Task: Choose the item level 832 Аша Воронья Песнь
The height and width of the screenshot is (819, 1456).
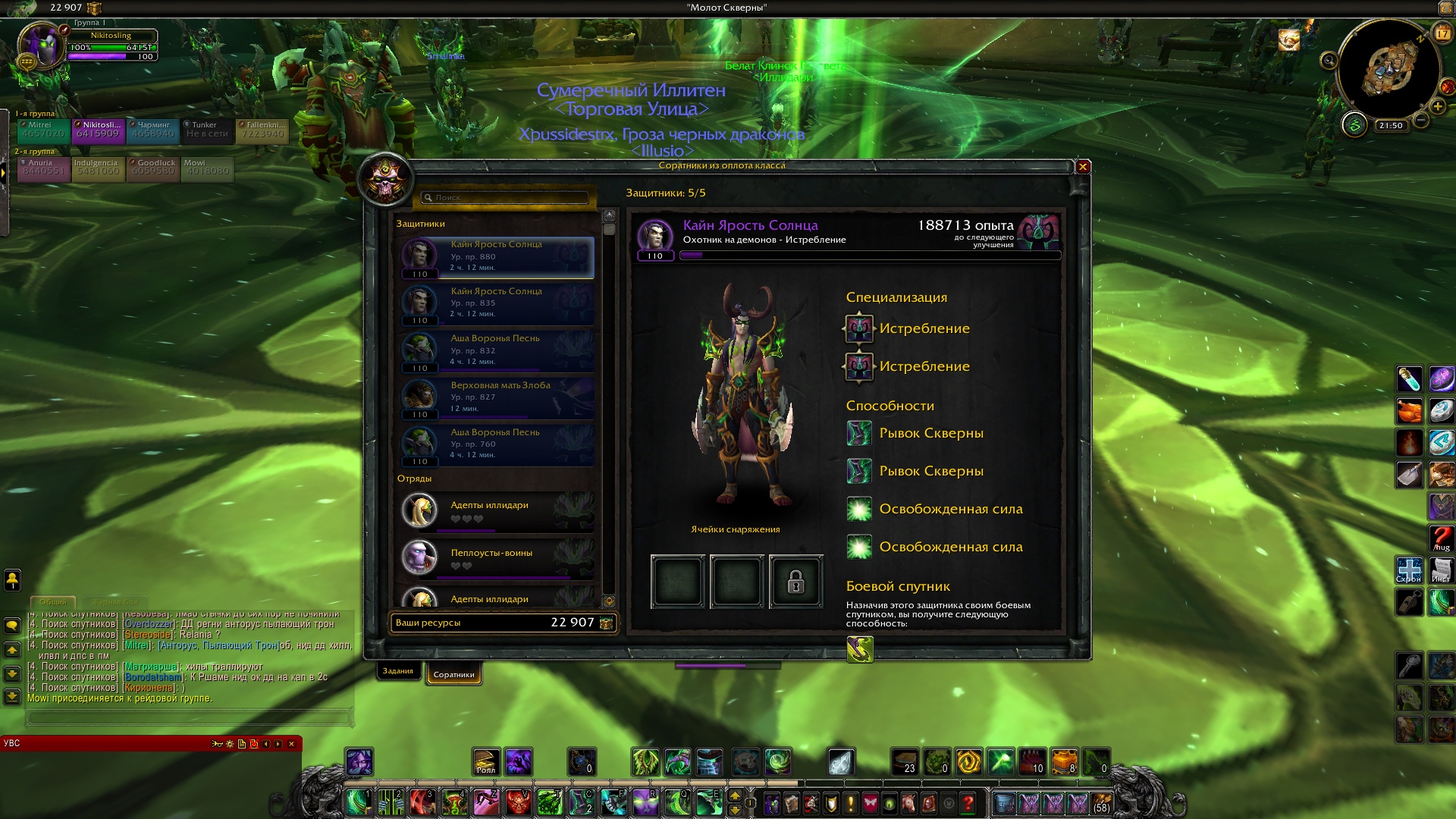Action: tap(497, 351)
